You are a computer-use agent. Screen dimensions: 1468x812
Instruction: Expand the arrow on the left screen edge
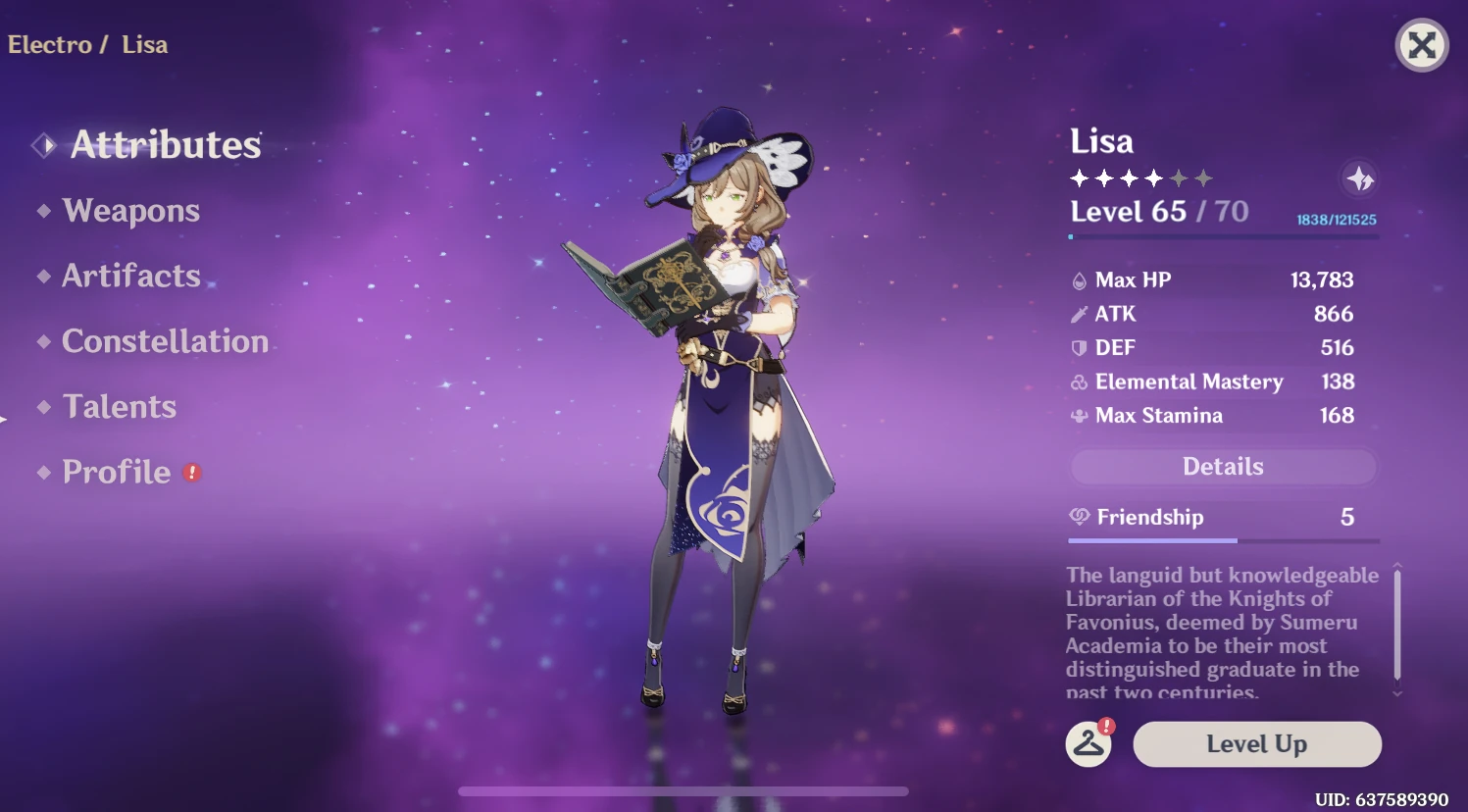(x=4, y=418)
